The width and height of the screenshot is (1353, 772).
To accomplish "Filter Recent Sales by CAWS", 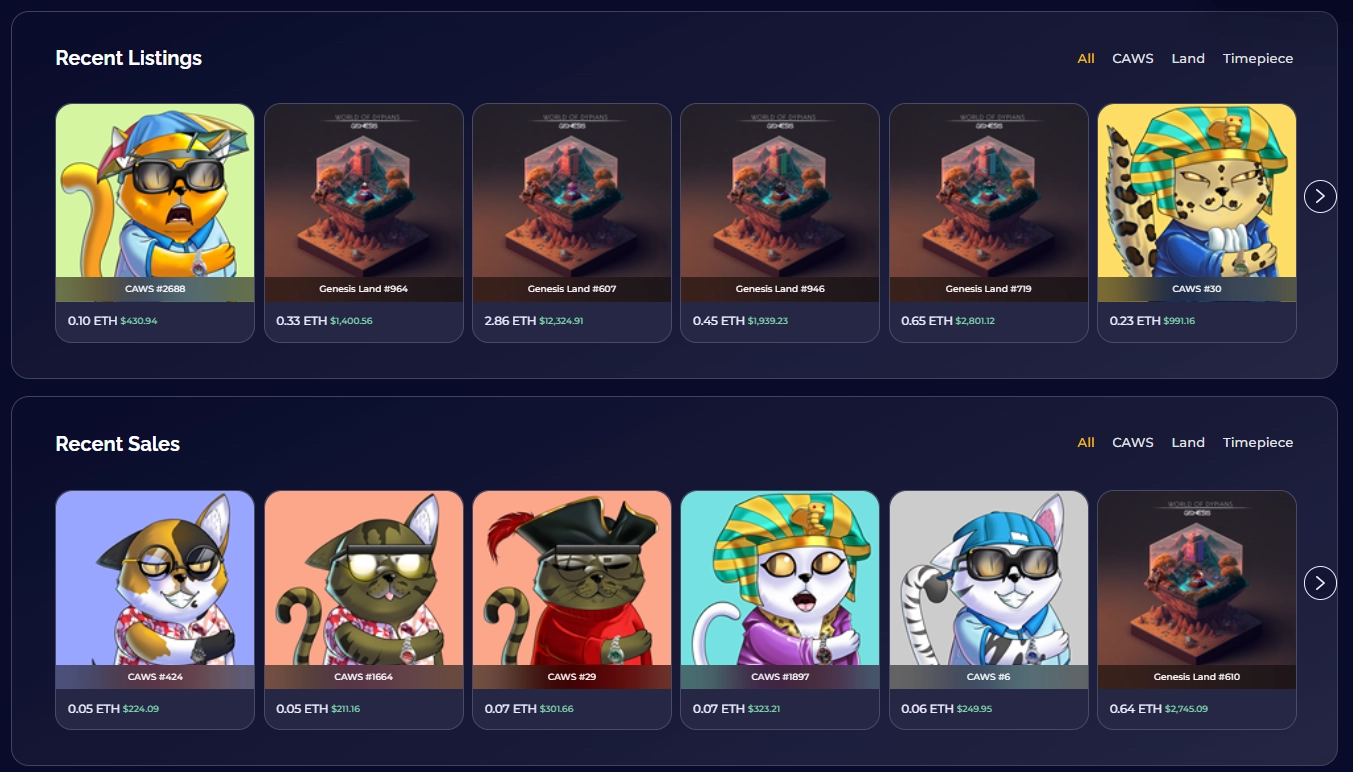I will coord(1131,442).
